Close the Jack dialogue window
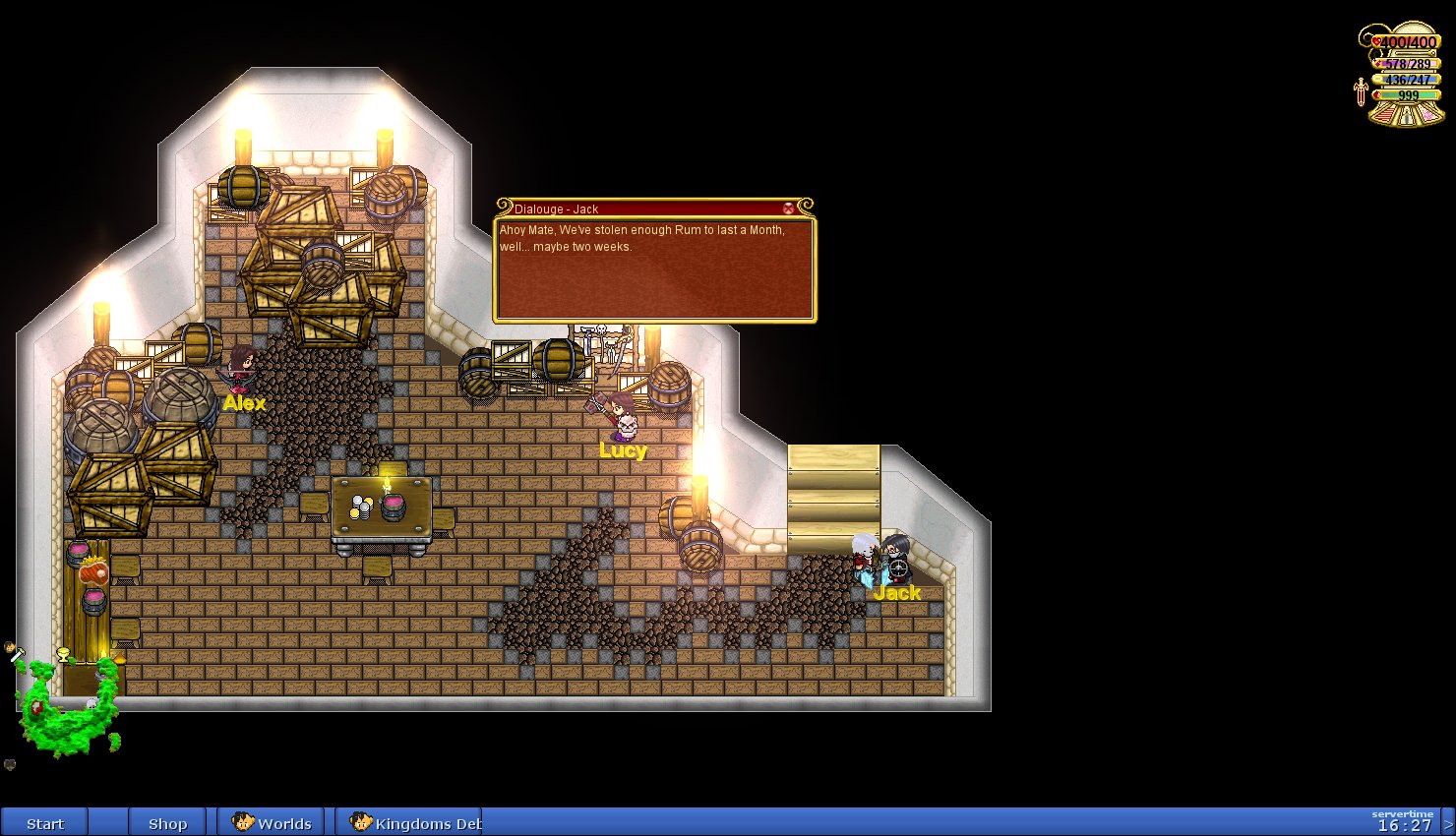This screenshot has width=1456, height=836. coord(788,209)
